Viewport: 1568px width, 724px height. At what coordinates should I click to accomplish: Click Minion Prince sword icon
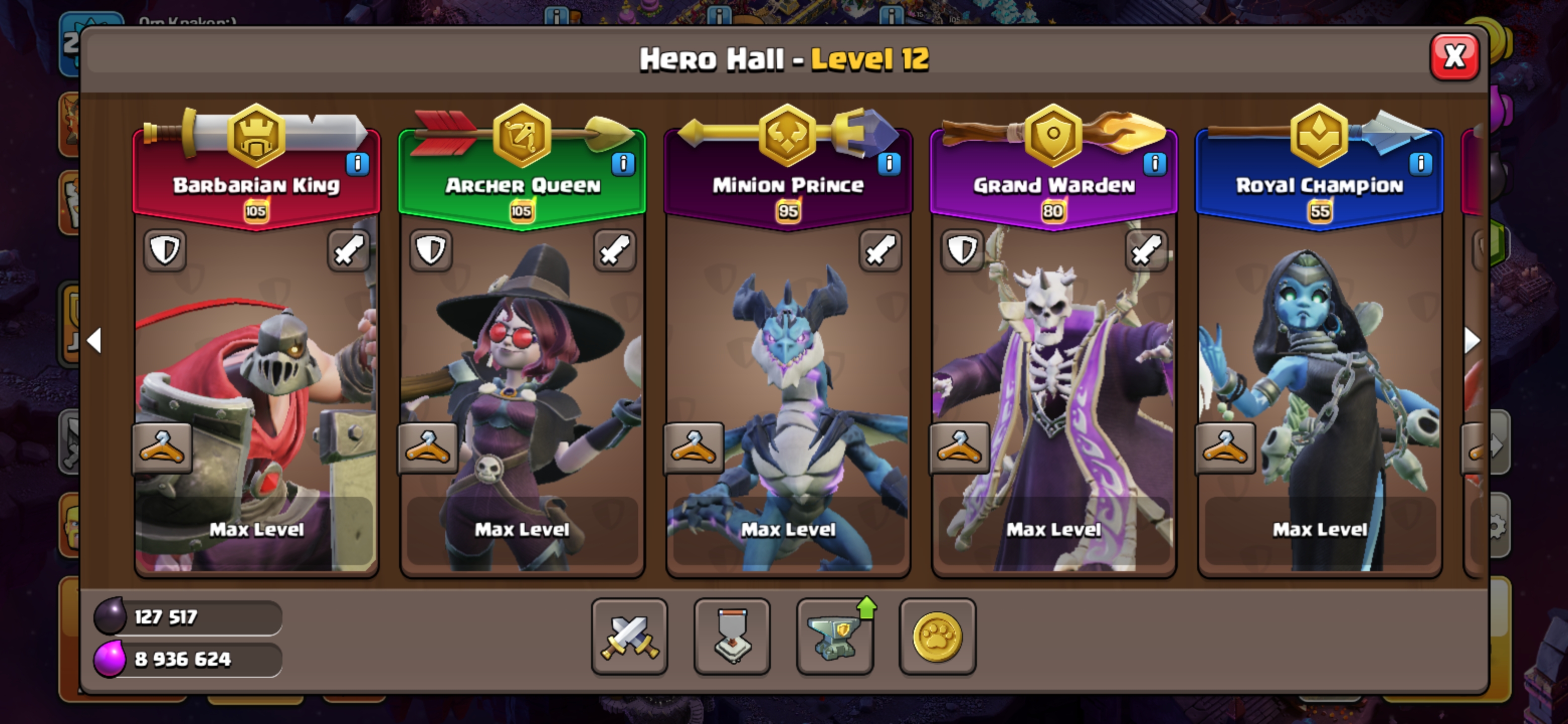(x=880, y=250)
